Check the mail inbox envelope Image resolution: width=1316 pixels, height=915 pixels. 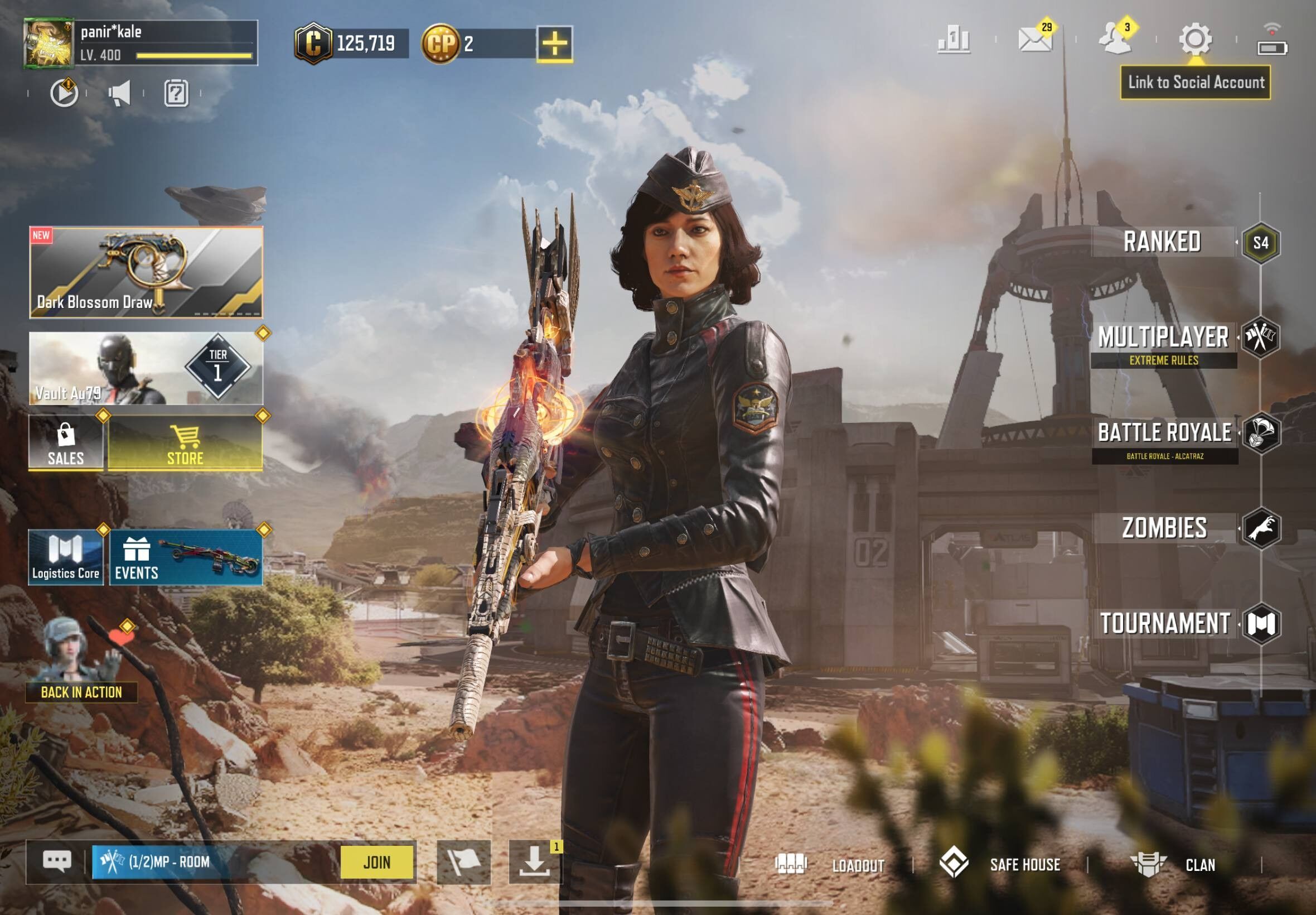(1034, 40)
